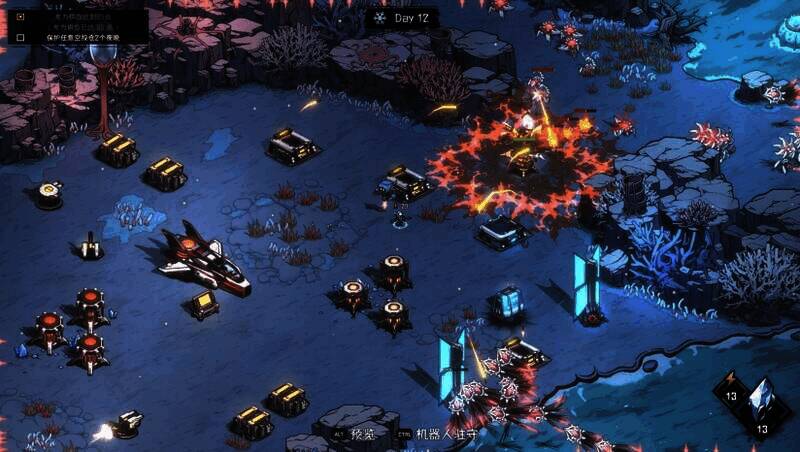
Task: Click the snowflake icon beside Day 12
Action: tap(379, 18)
